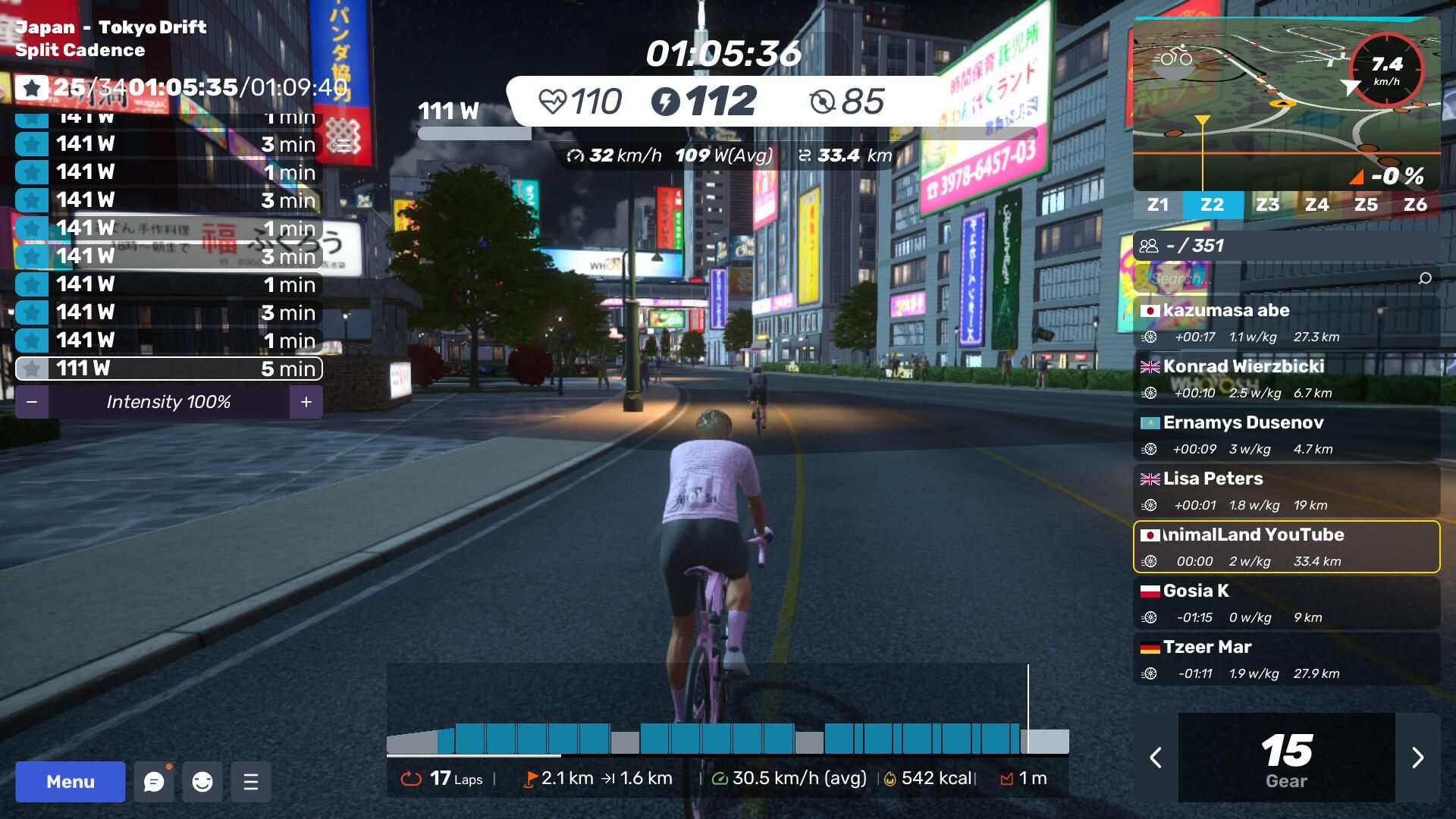Select rider kazumasa abe
Image resolution: width=1456 pixels, height=819 pixels.
click(1286, 322)
